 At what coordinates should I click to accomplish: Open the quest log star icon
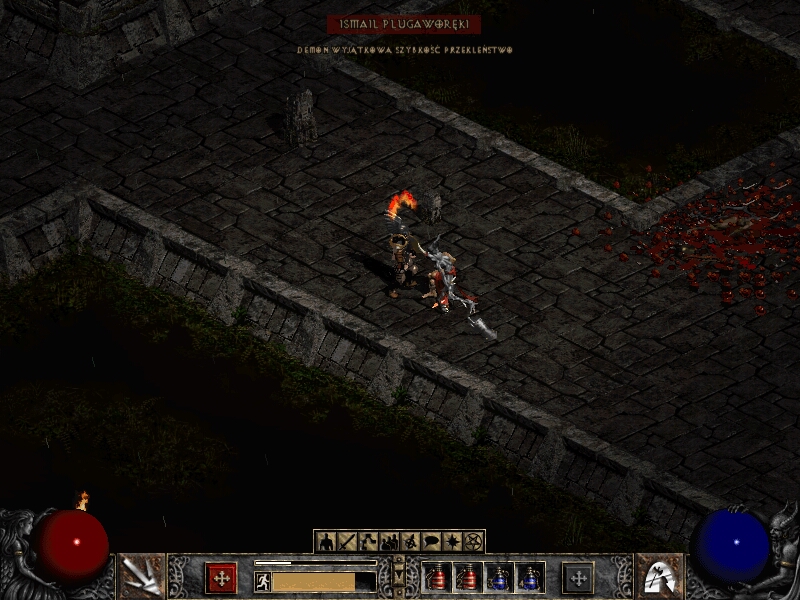click(x=452, y=542)
